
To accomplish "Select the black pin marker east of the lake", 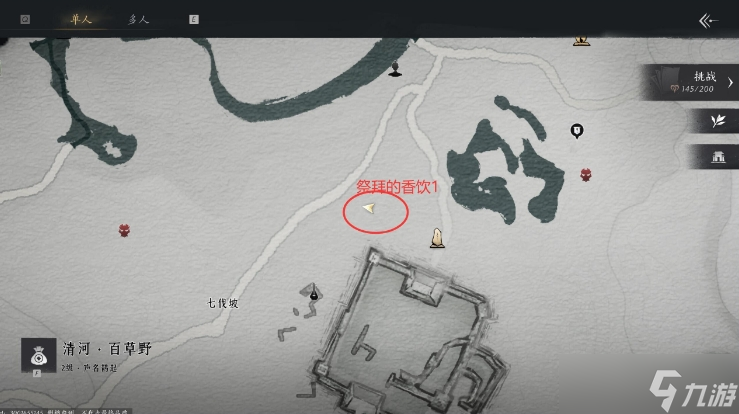I will [576, 130].
